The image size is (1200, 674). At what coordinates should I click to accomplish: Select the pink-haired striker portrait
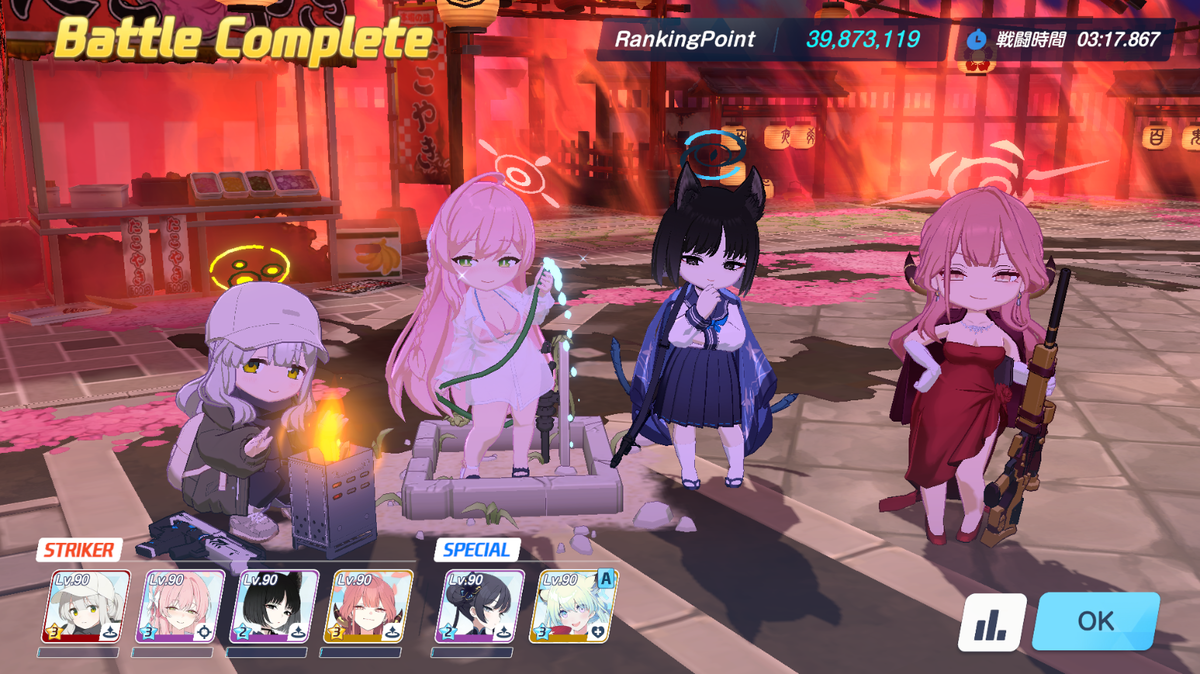[181, 606]
